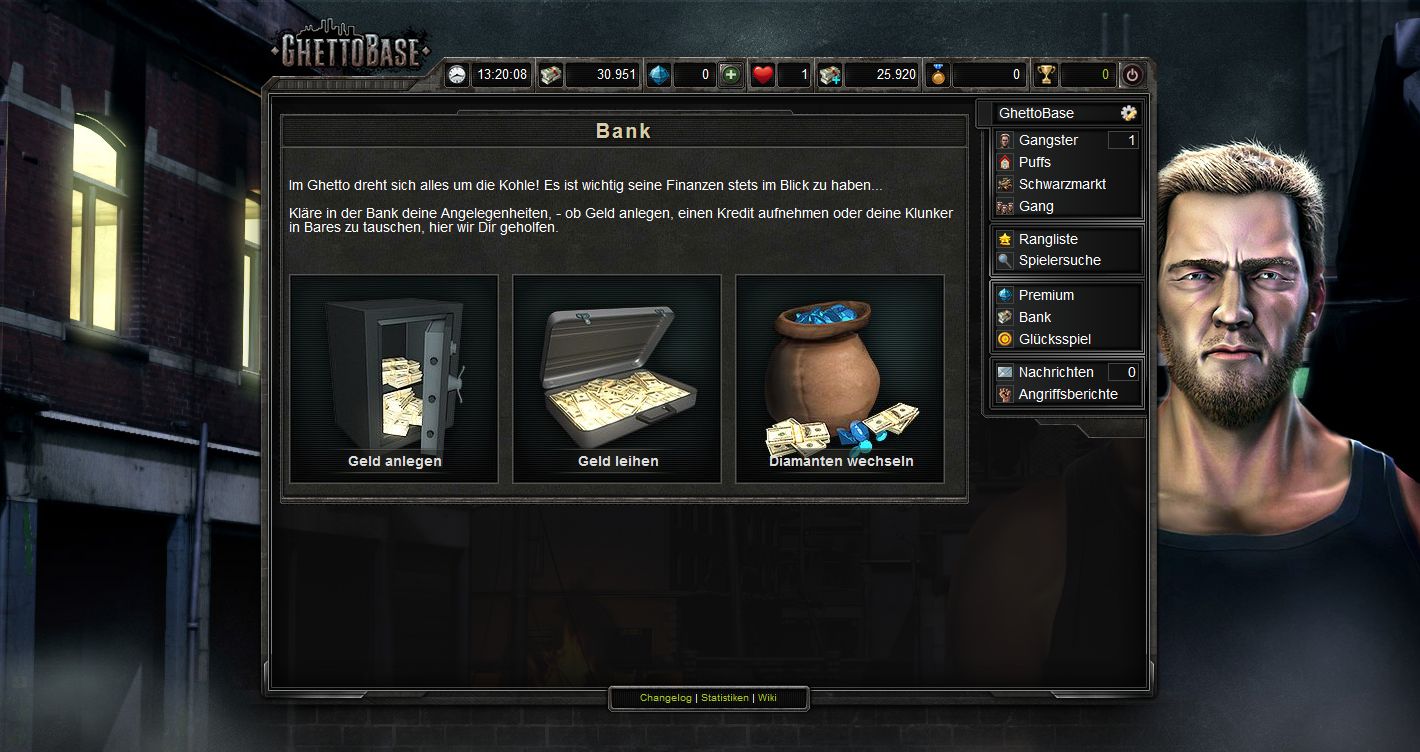Image resolution: width=1420 pixels, height=752 pixels.
Task: Open Spielersuche player search
Action: point(1059,260)
